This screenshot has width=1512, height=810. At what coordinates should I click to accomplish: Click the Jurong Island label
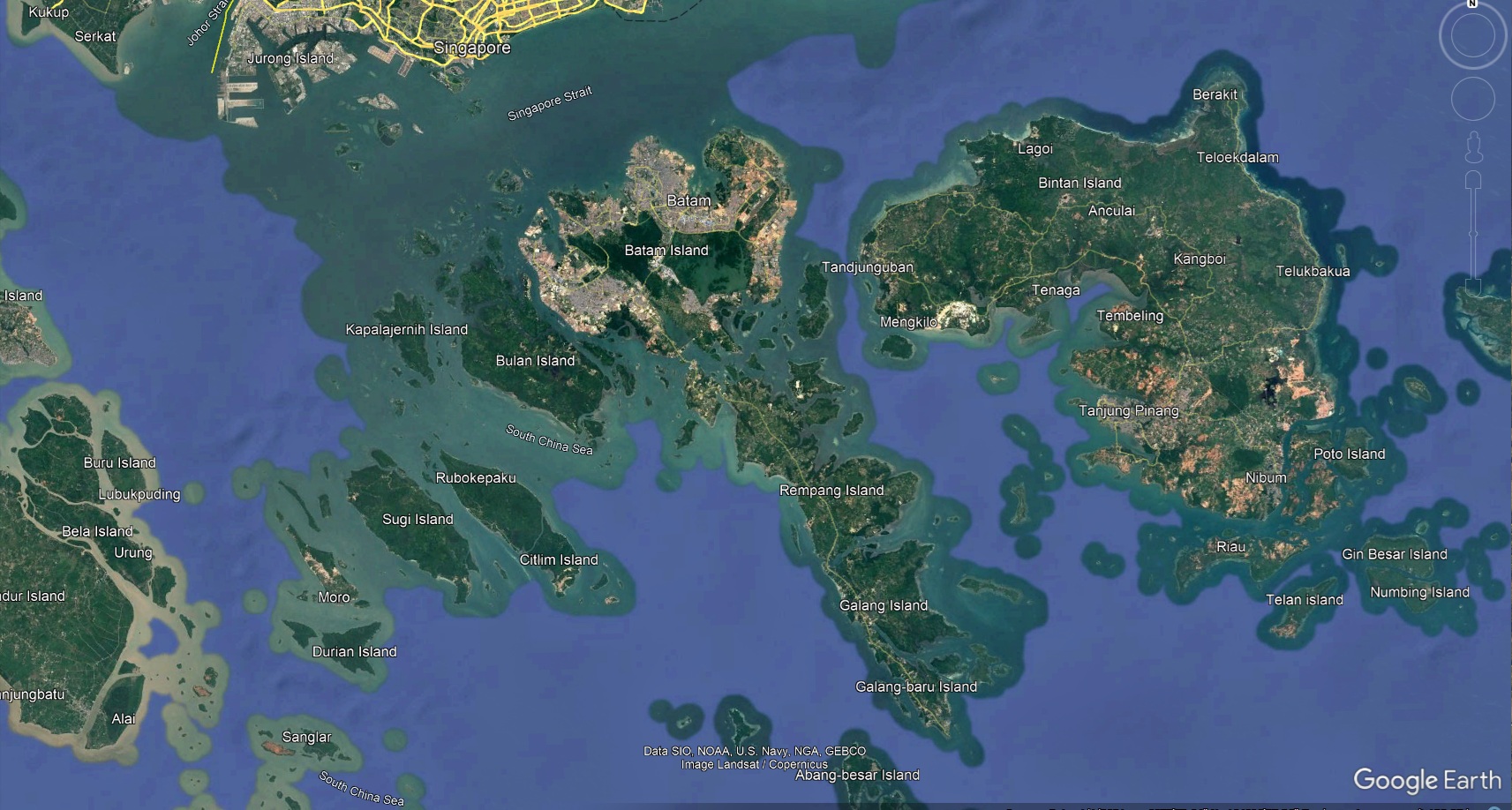pos(291,58)
